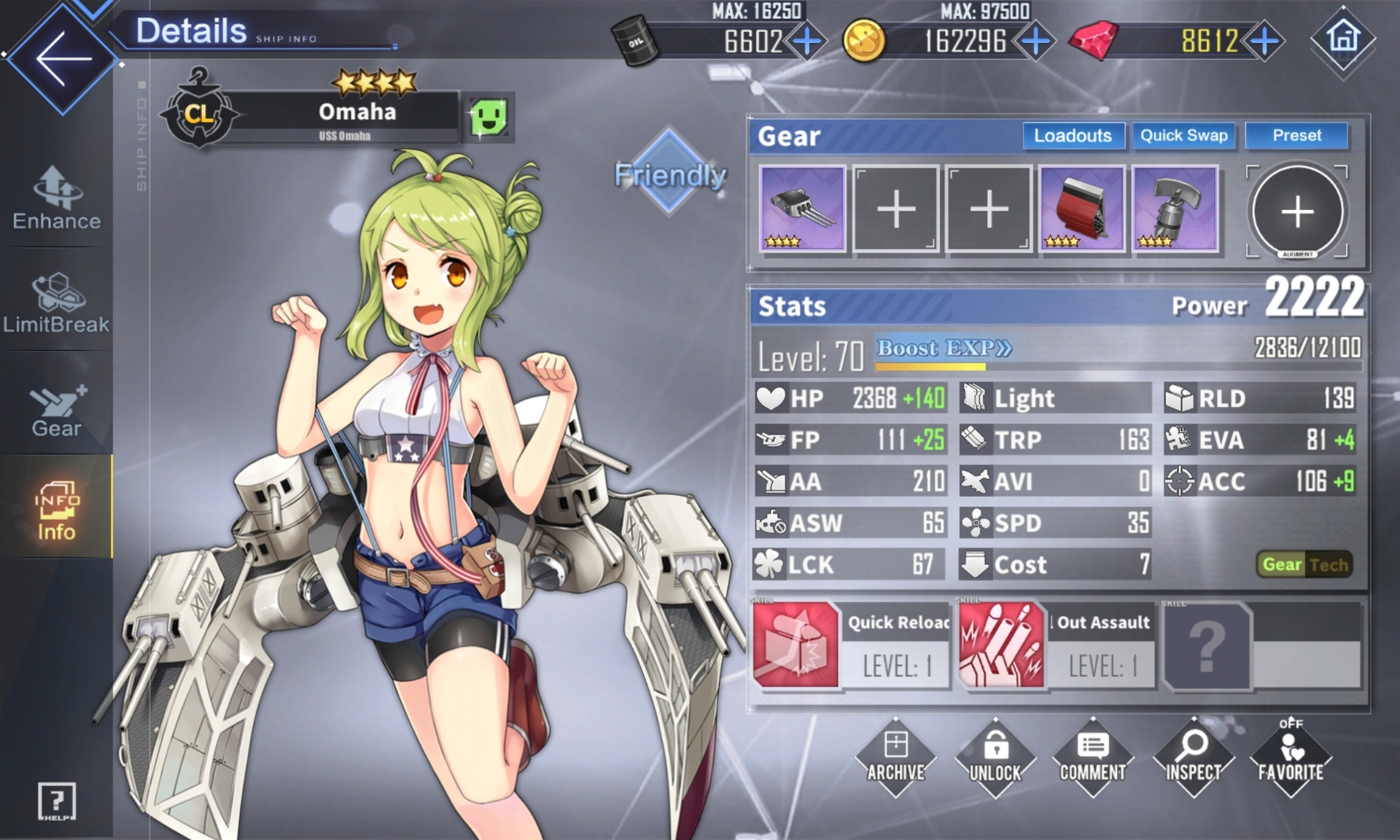Select the Info tab
Viewport: 1400px width, 840px height.
click(57, 510)
